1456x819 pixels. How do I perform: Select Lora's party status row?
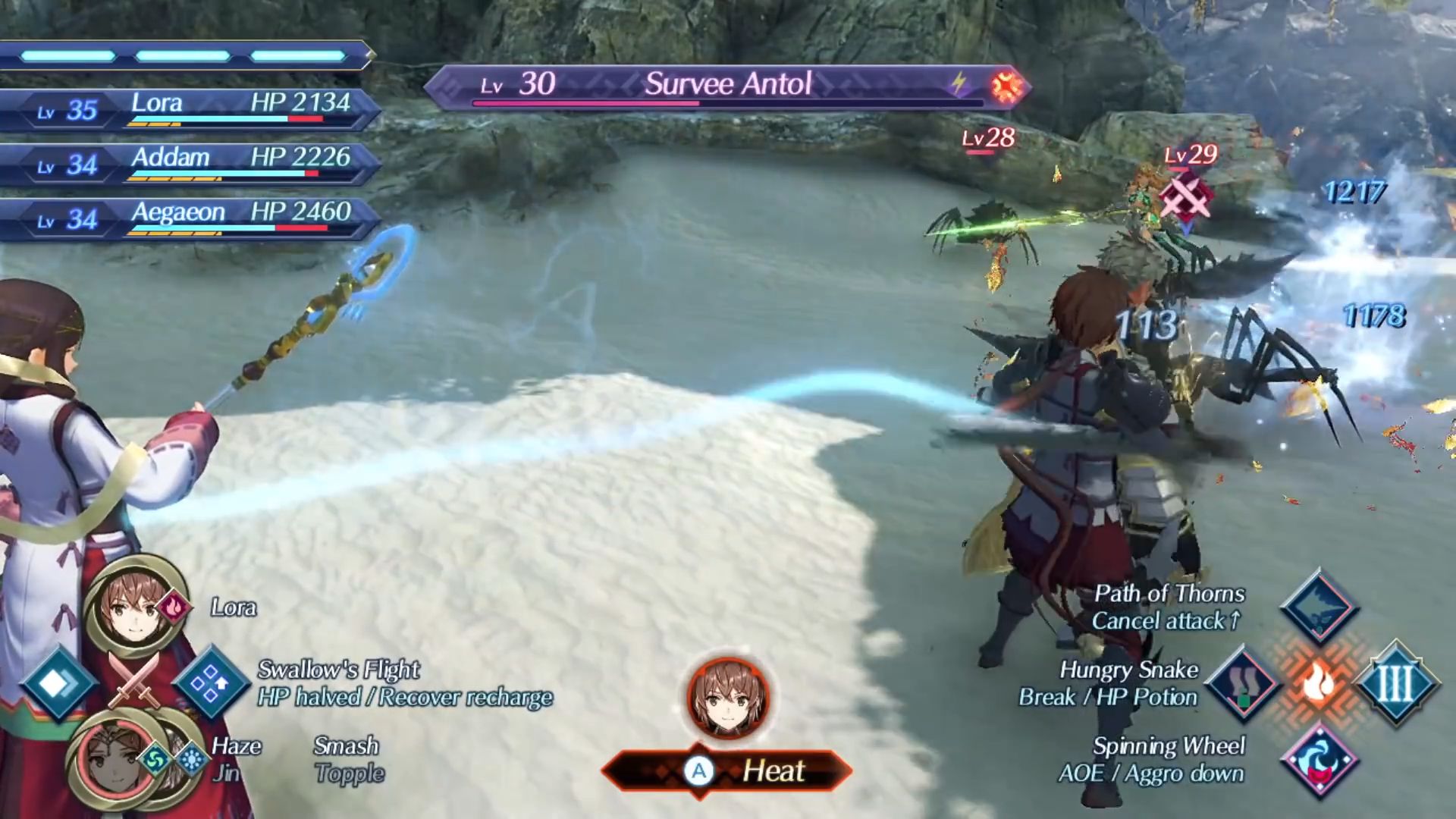coord(190,109)
